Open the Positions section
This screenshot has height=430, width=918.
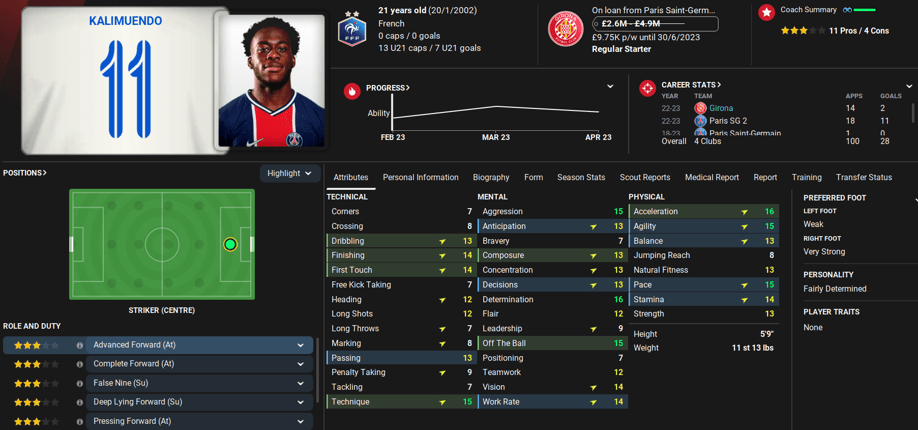pyautogui.click(x=25, y=173)
